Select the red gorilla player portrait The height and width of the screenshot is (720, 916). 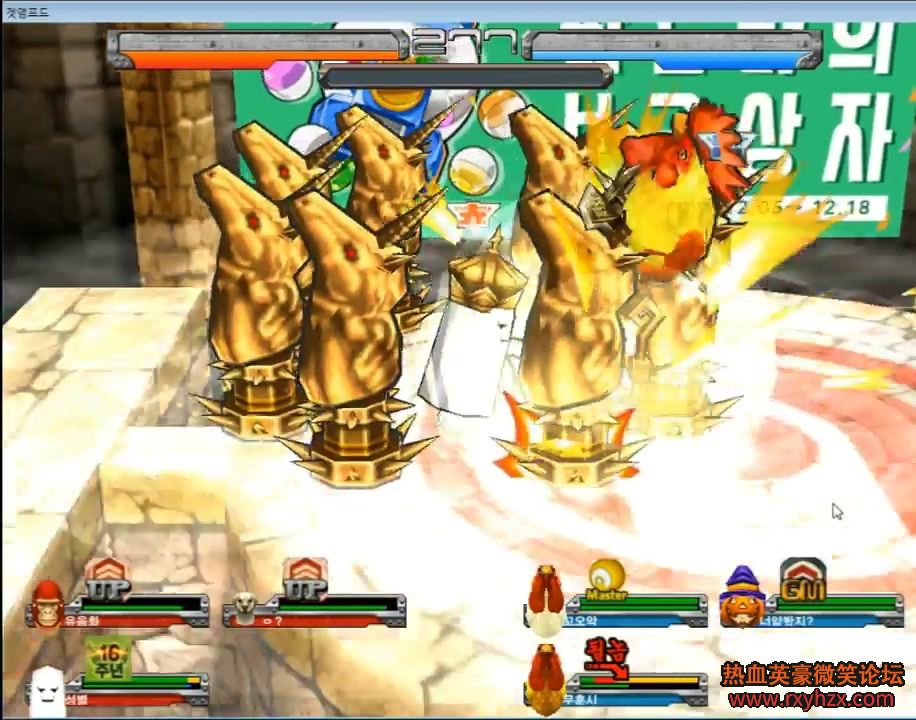click(48, 605)
